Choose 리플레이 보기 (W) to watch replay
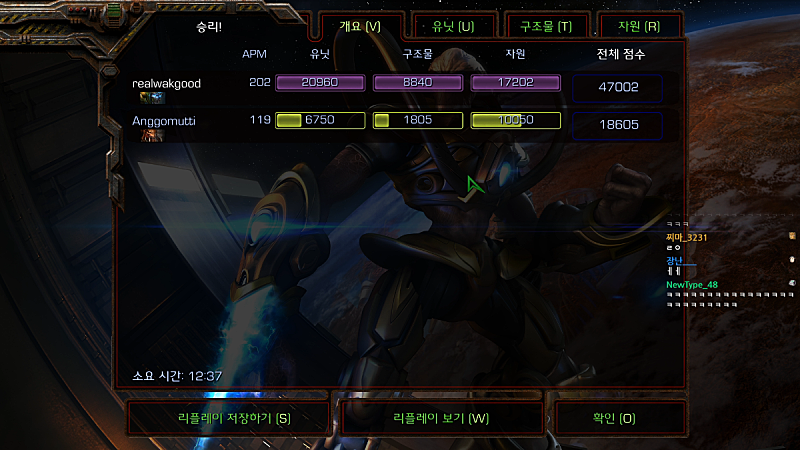This screenshot has height=450, width=800. tap(441, 418)
